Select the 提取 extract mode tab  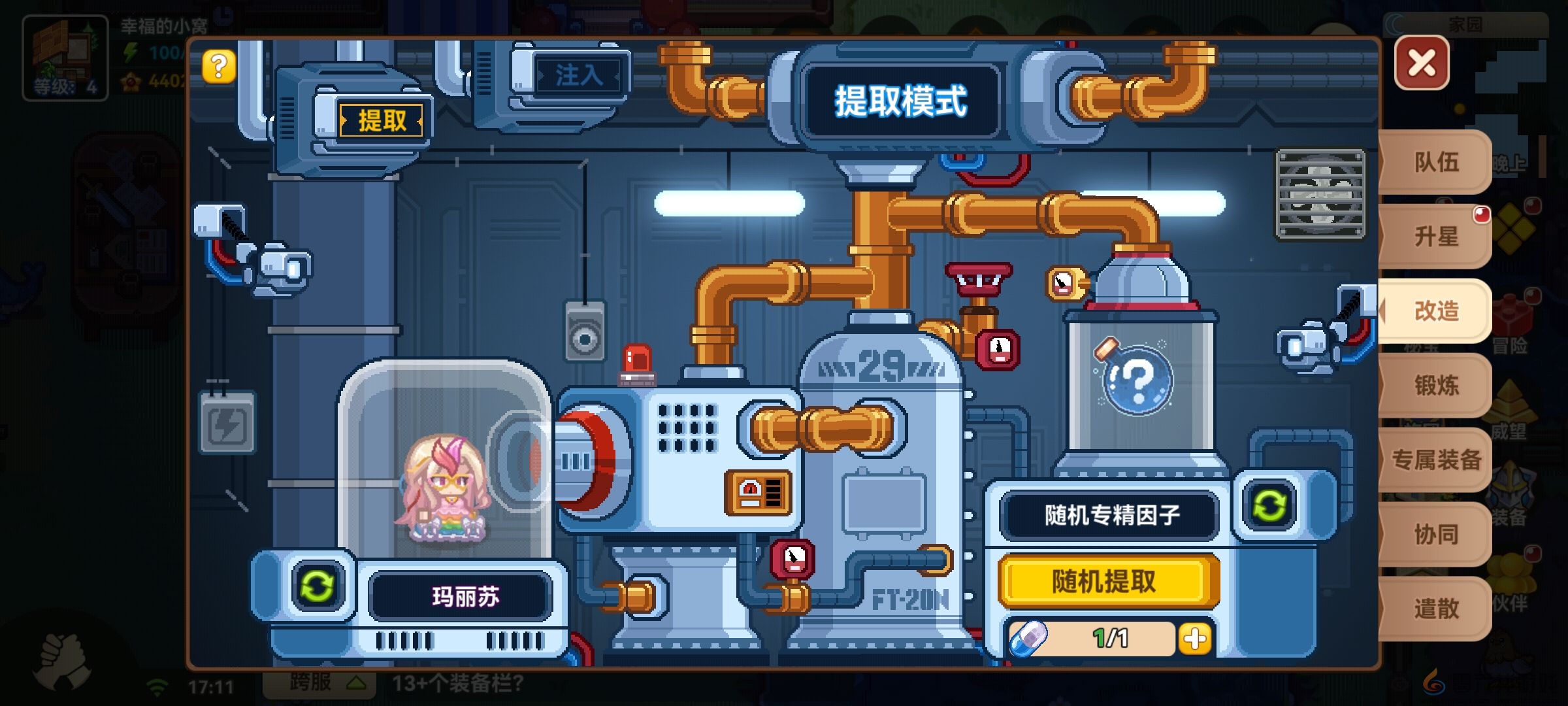381,120
